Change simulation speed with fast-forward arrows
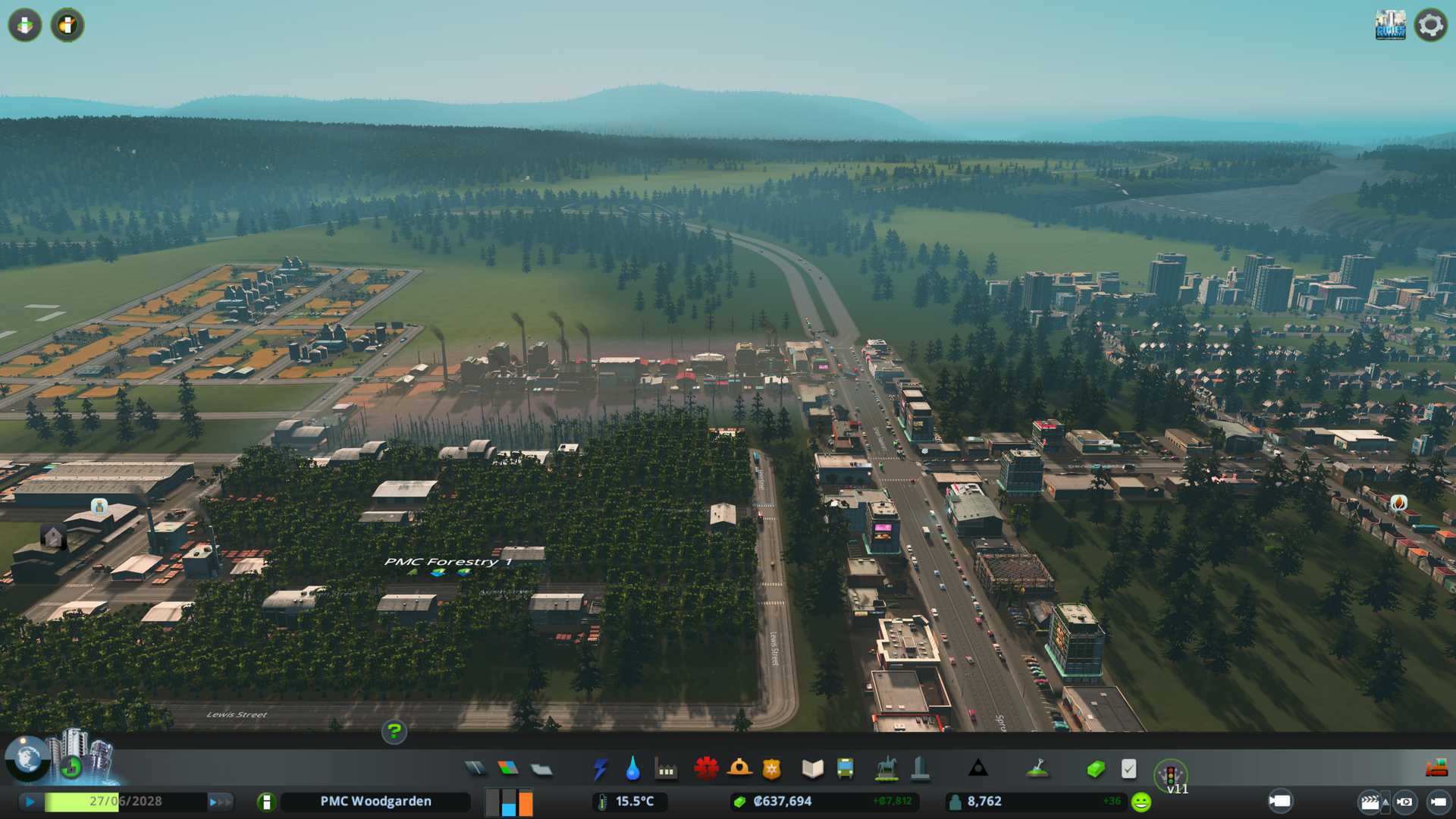Image resolution: width=1456 pixels, height=819 pixels. coord(220,802)
